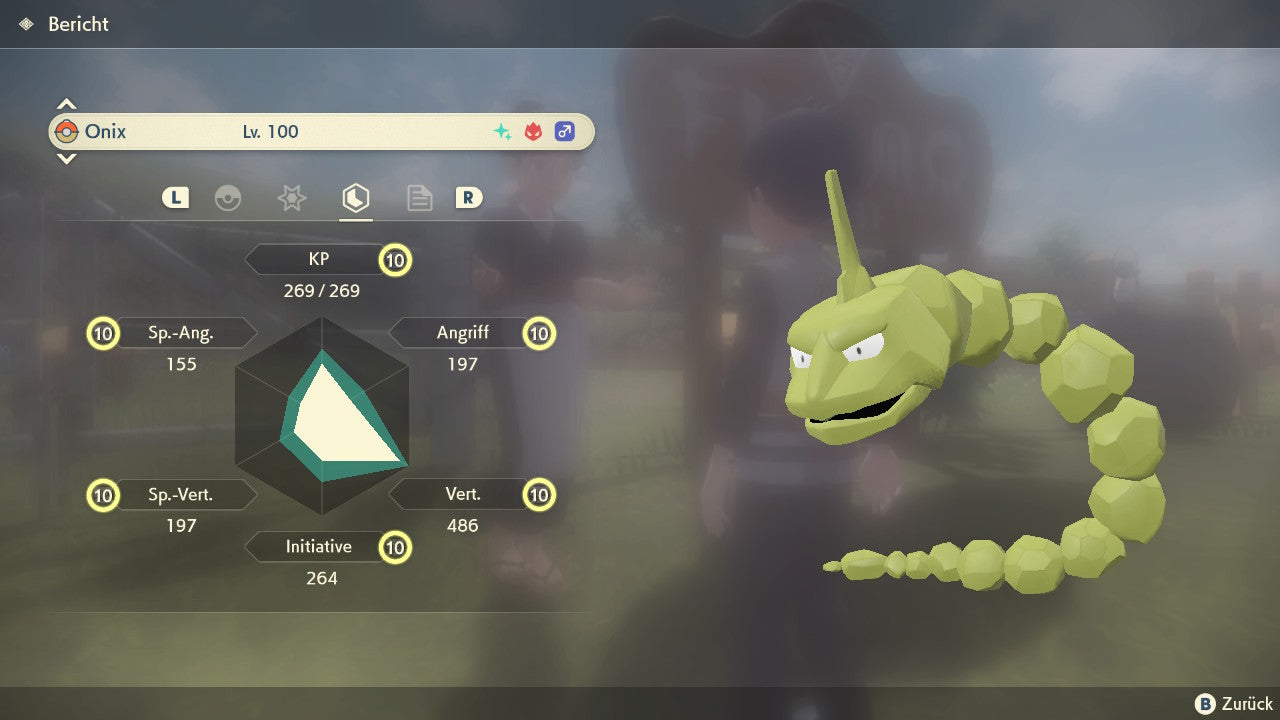This screenshot has width=1280, height=720.
Task: Switch to the Poké Ball info tab
Action: pyautogui.click(x=228, y=198)
